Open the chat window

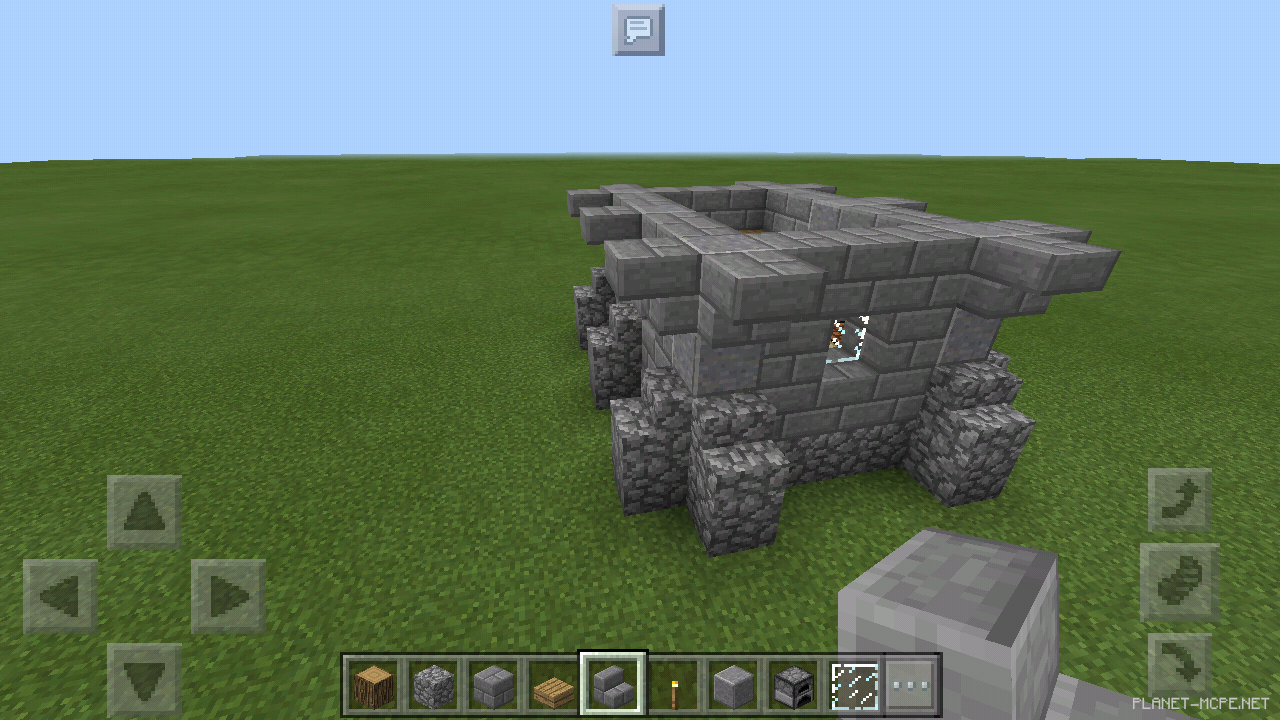pyautogui.click(x=638, y=30)
